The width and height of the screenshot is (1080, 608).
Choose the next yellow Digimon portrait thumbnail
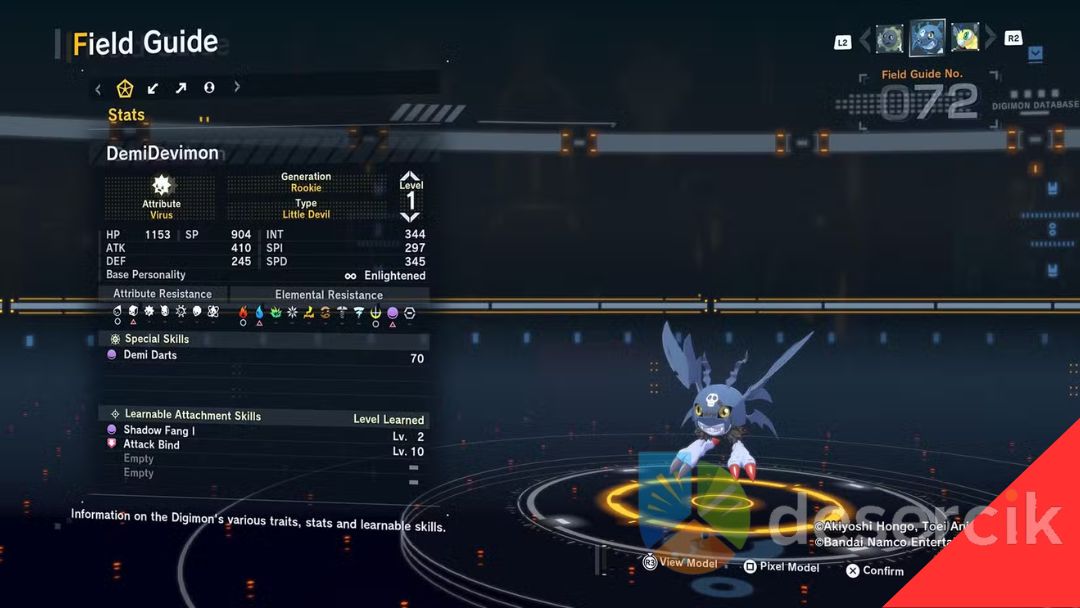click(x=965, y=38)
